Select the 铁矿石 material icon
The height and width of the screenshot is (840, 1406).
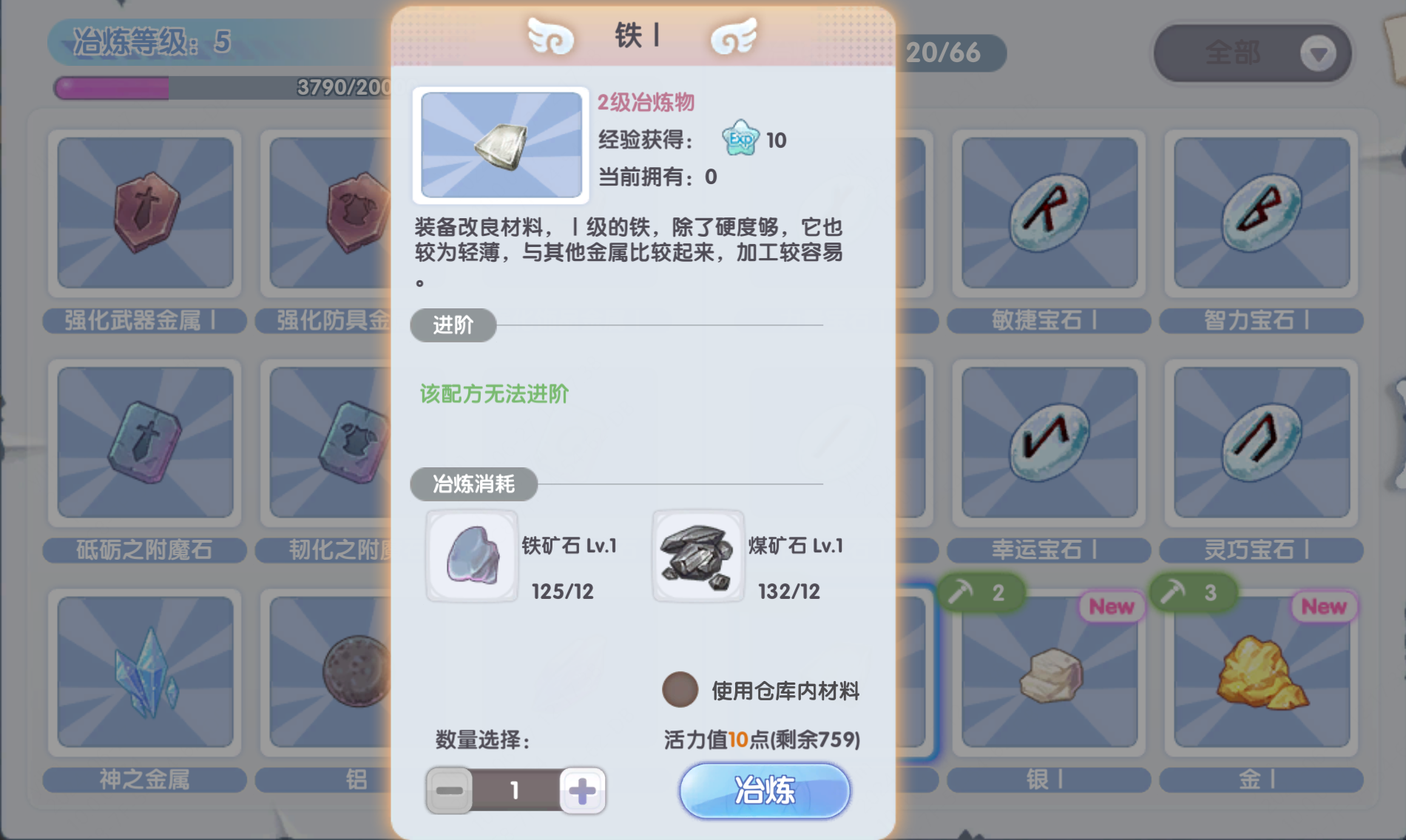click(x=471, y=555)
